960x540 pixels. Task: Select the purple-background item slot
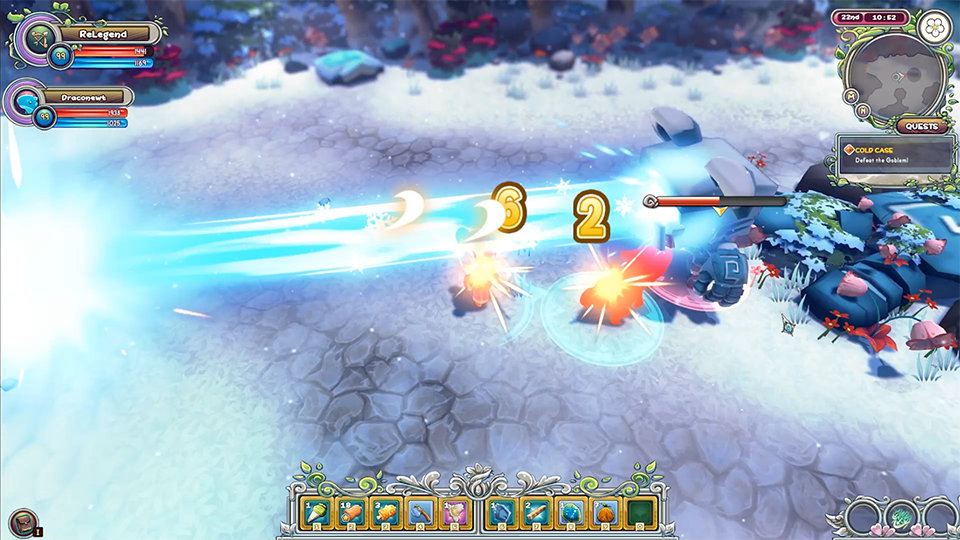pyautogui.click(x=456, y=513)
